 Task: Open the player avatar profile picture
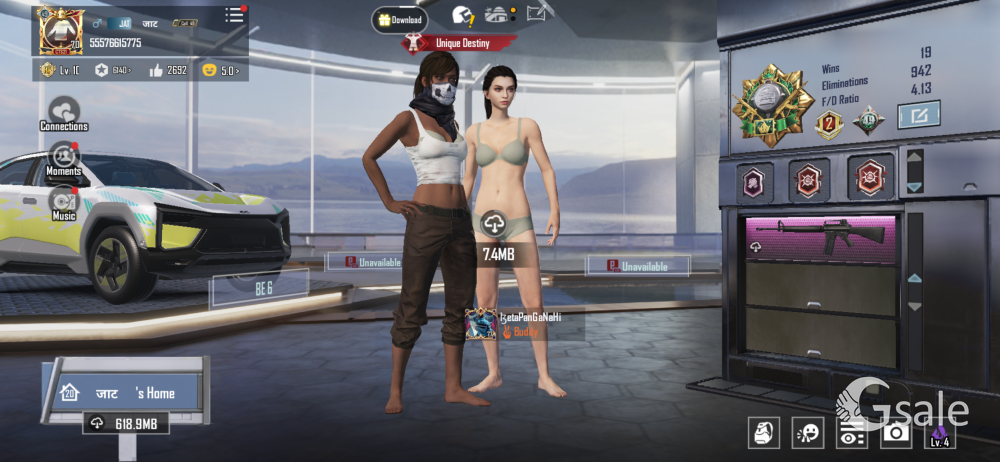click(x=61, y=30)
